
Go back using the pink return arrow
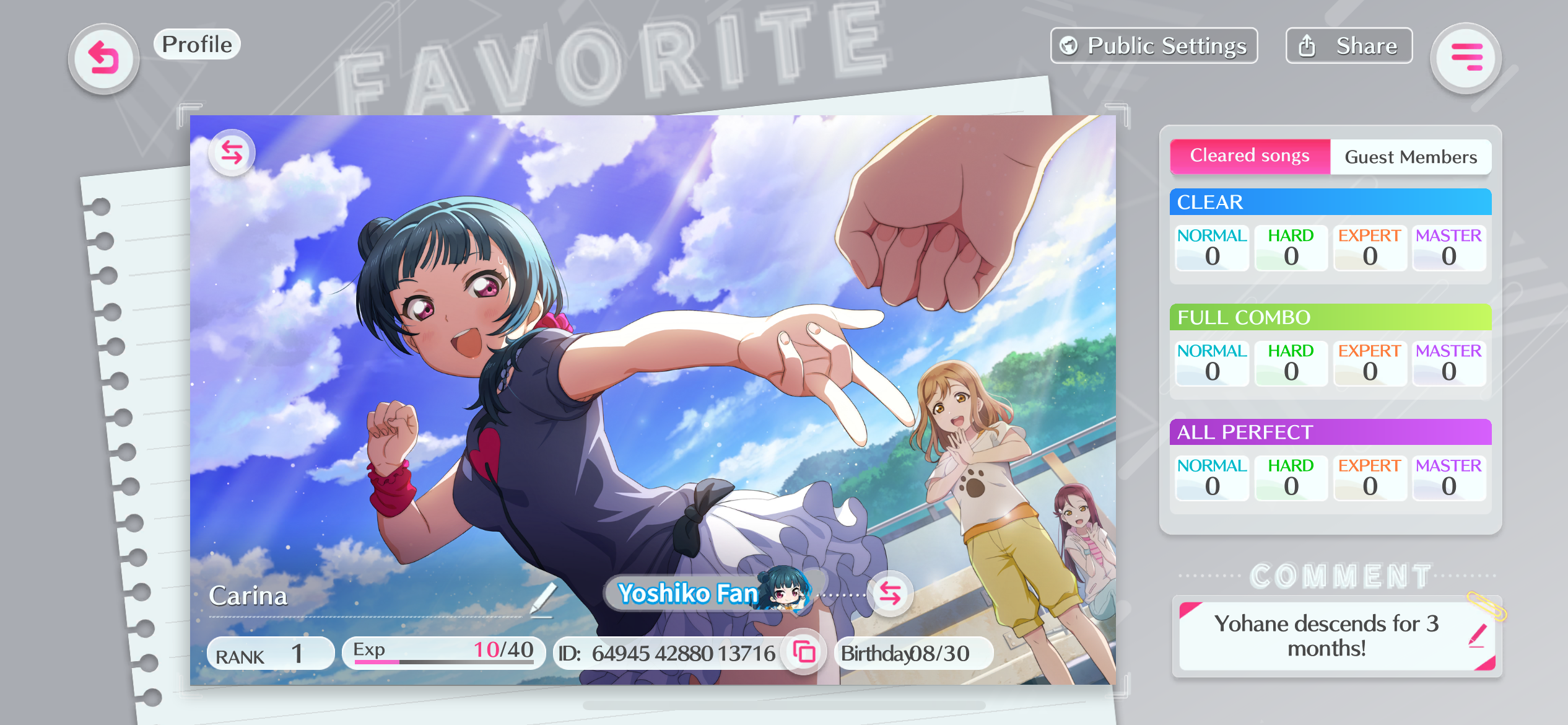pyautogui.click(x=103, y=59)
